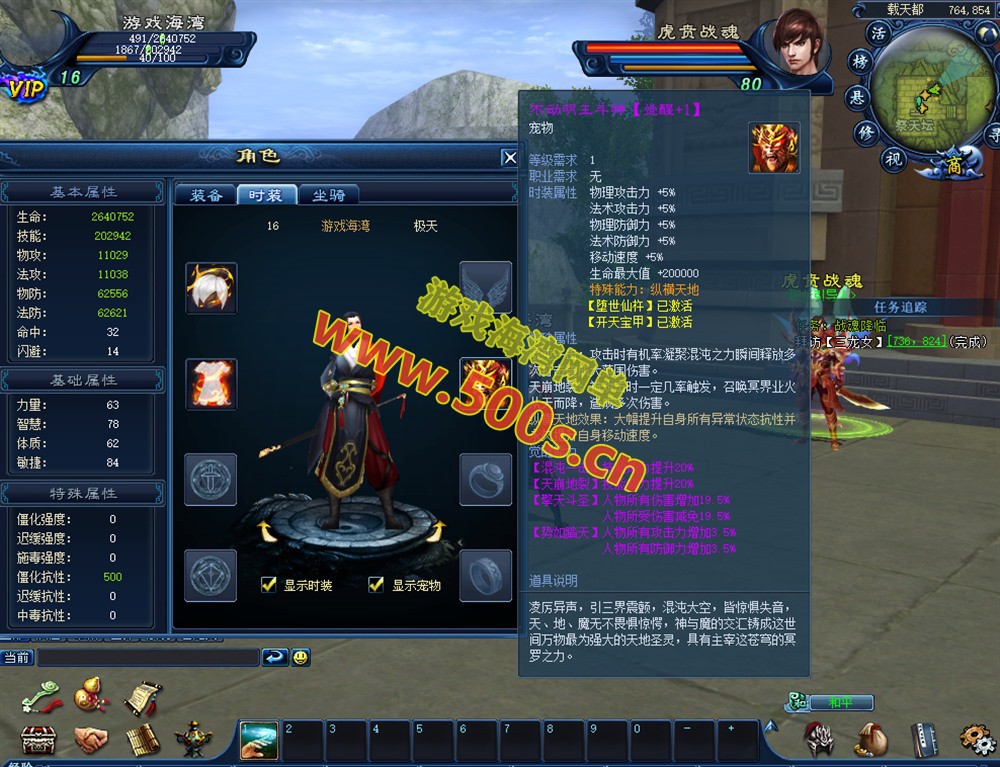Open the 坐骑 mount tab

(329, 195)
